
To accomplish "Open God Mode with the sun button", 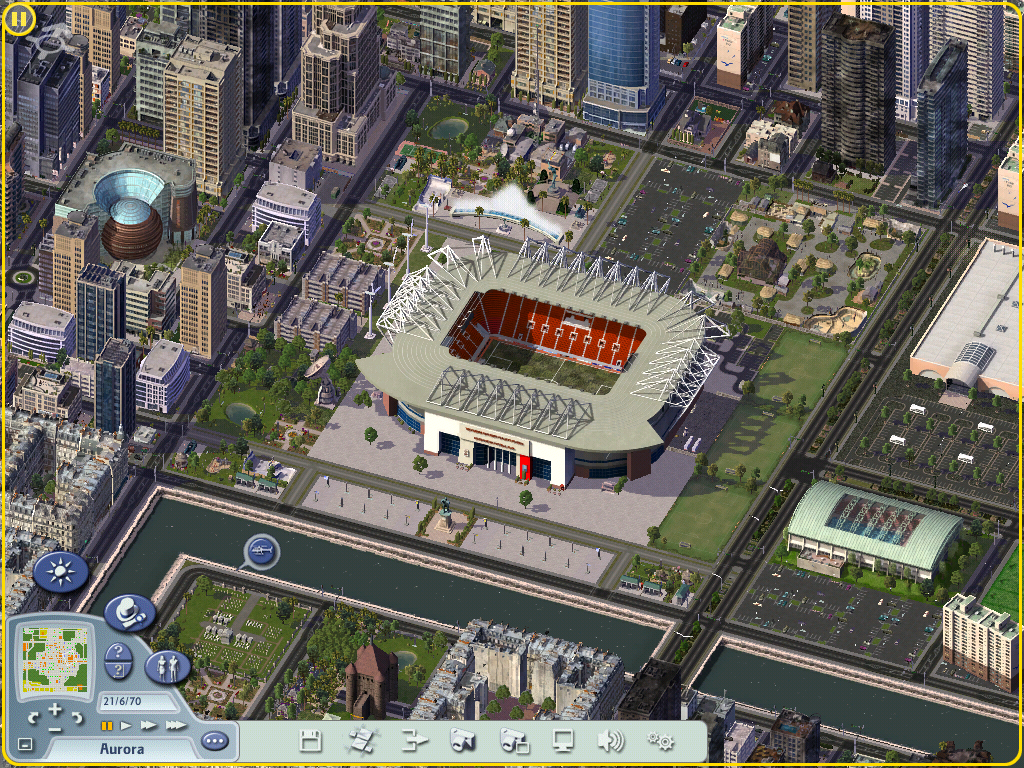I will [x=61, y=572].
